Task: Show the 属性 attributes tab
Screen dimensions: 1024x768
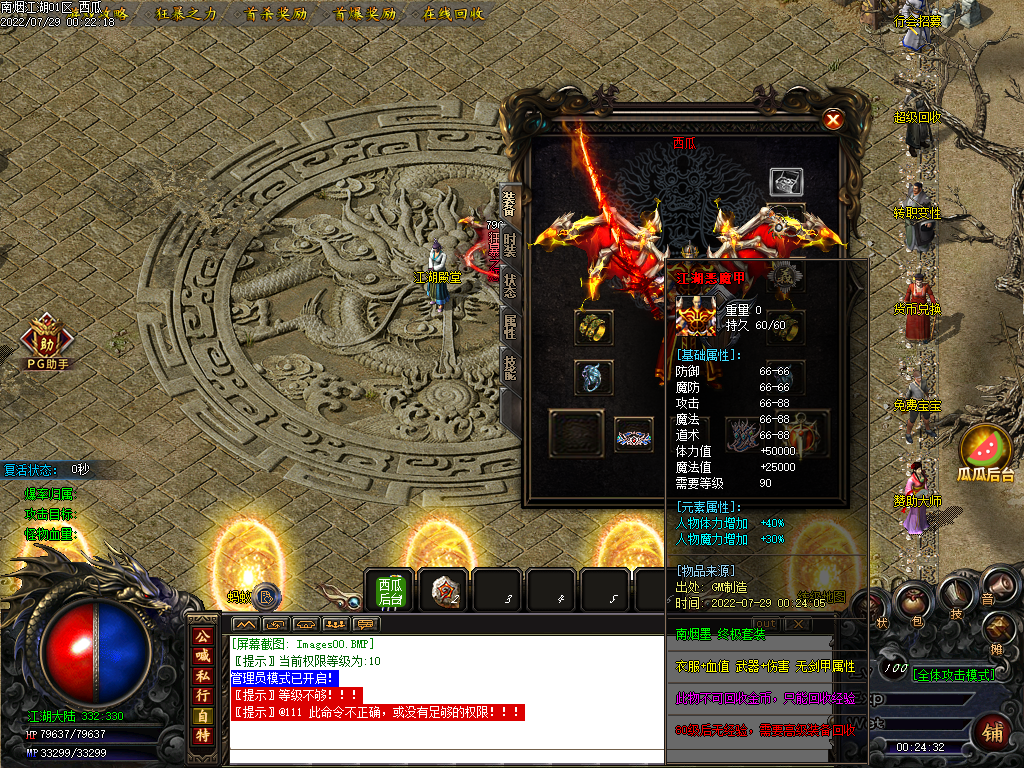Action: [509, 327]
